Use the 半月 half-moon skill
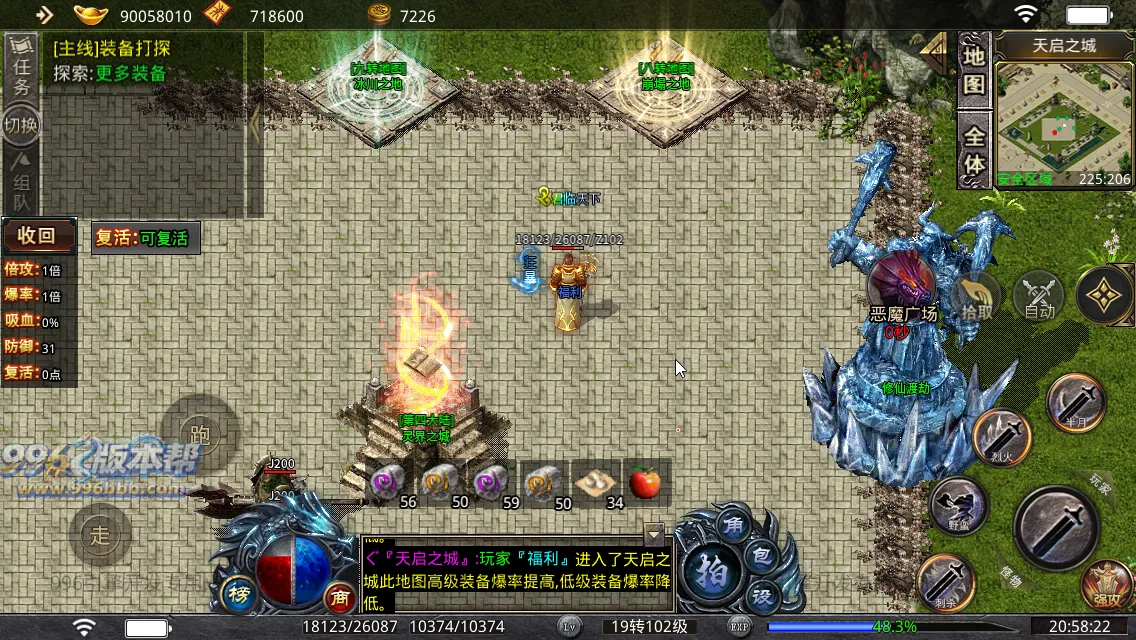This screenshot has height=640, width=1136. (1076, 402)
